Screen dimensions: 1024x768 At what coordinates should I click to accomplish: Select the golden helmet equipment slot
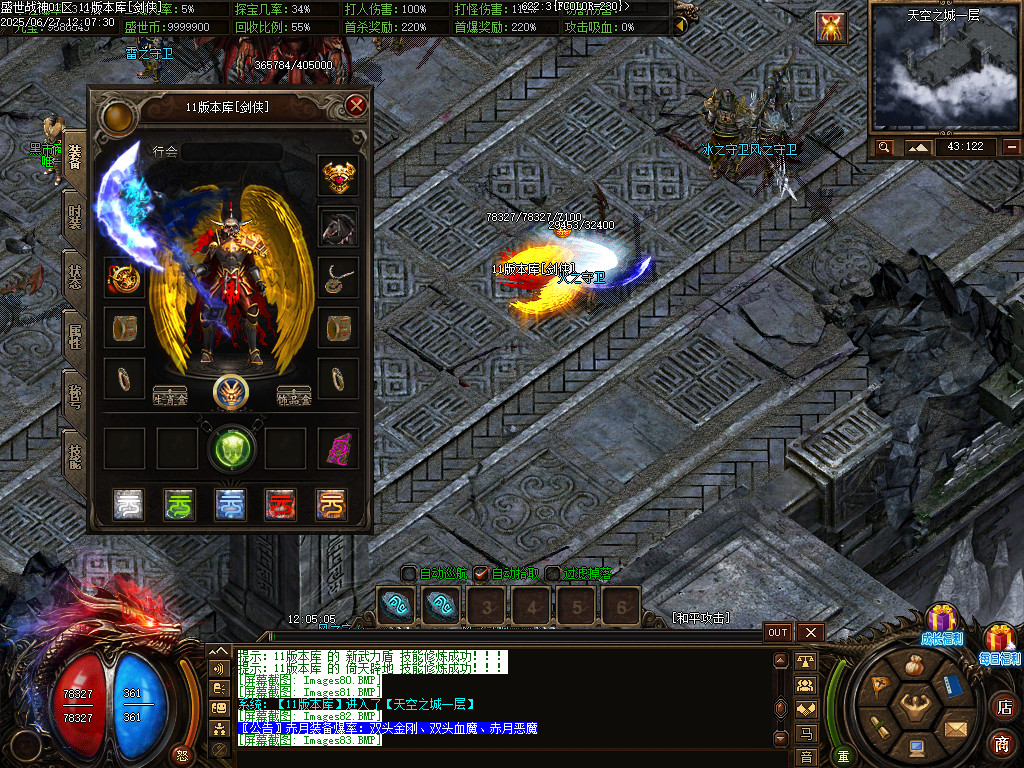[x=338, y=176]
